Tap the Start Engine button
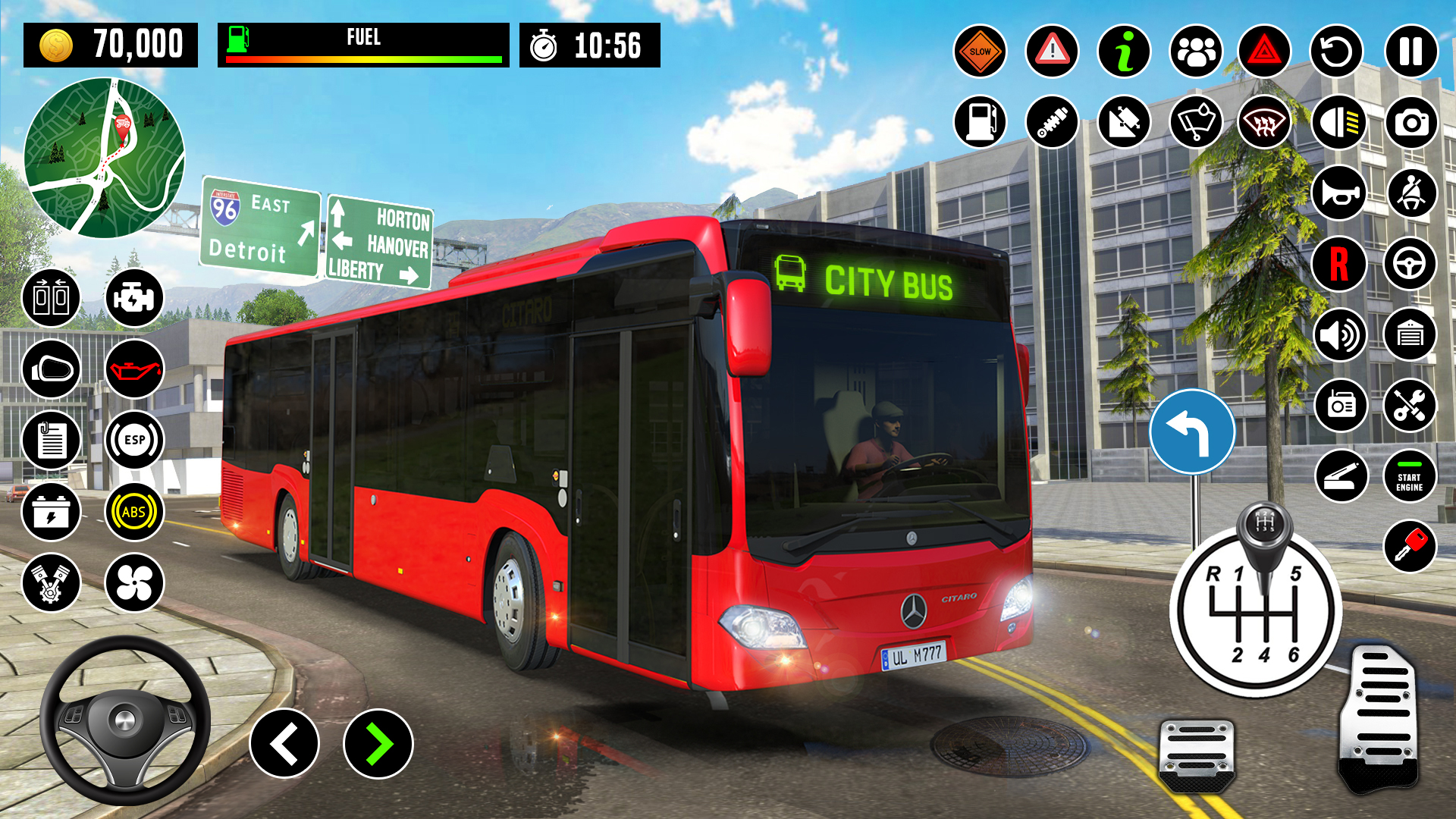Screen dimensions: 1456x819 pyautogui.click(x=1409, y=476)
